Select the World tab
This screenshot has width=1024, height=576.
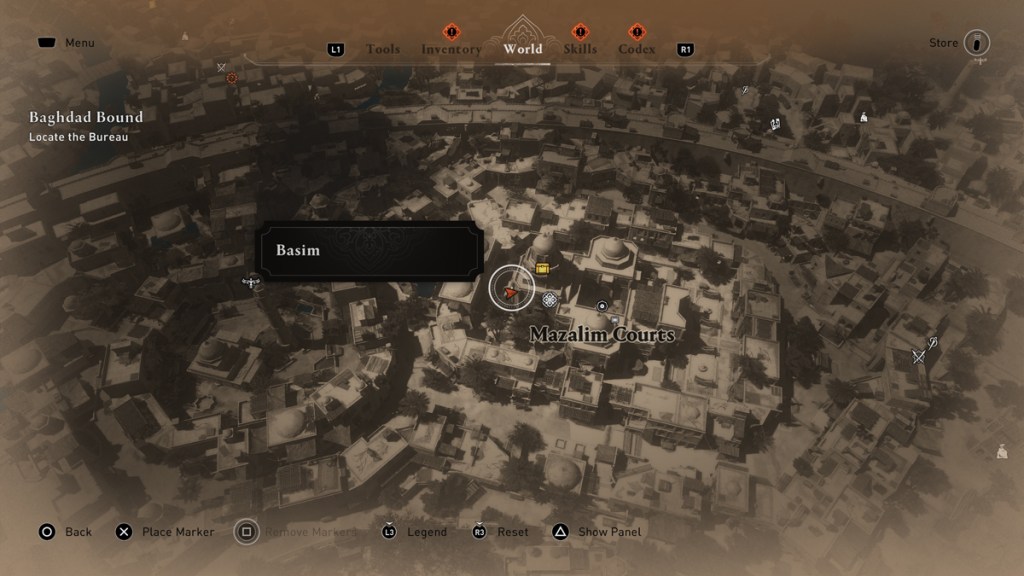point(523,48)
